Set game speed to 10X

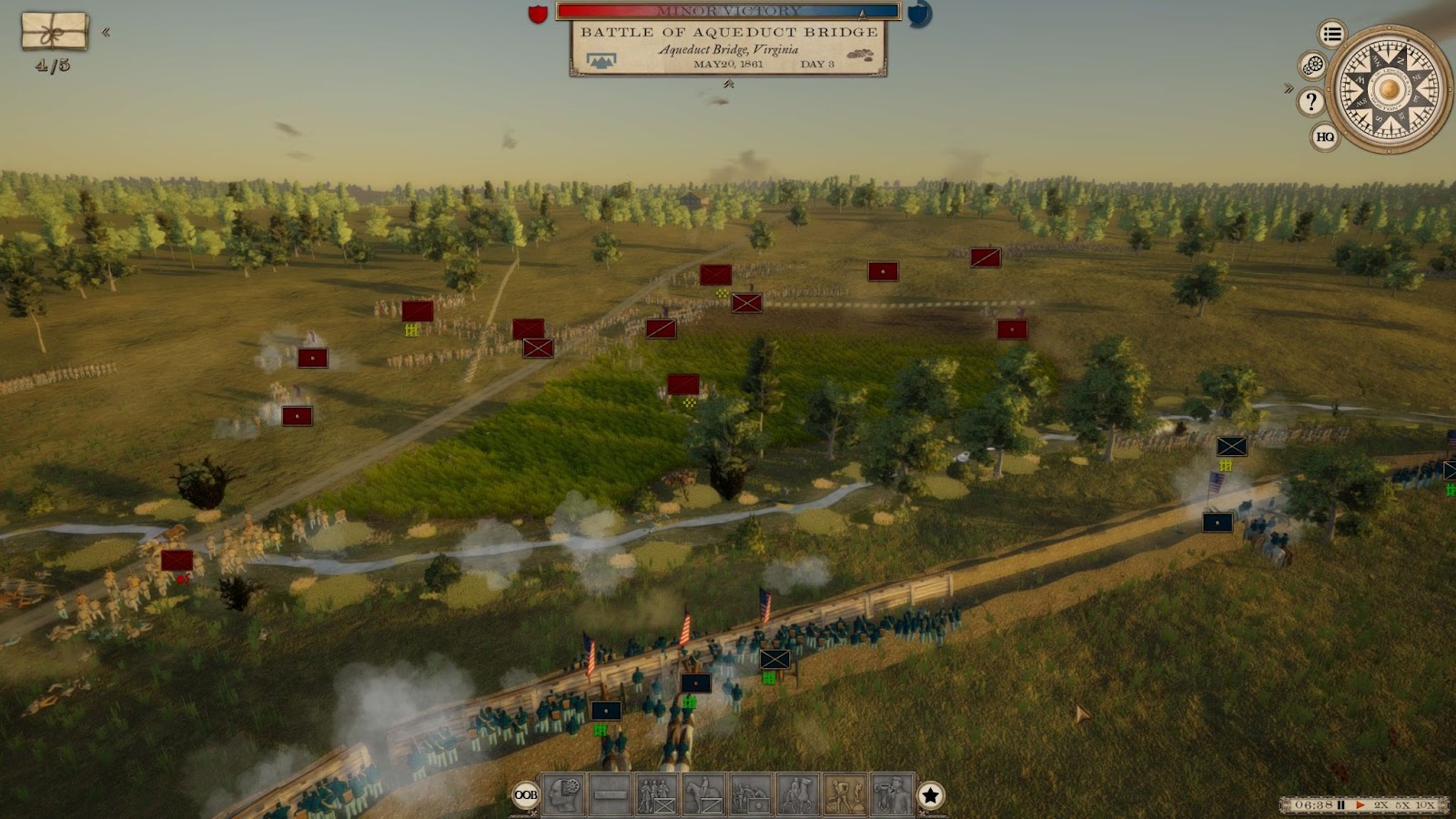[1425, 805]
